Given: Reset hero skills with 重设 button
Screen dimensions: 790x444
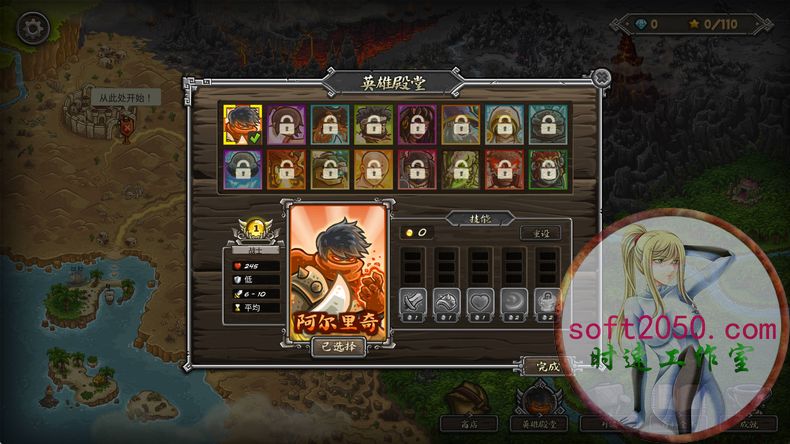Looking at the screenshot, I should [x=540, y=233].
